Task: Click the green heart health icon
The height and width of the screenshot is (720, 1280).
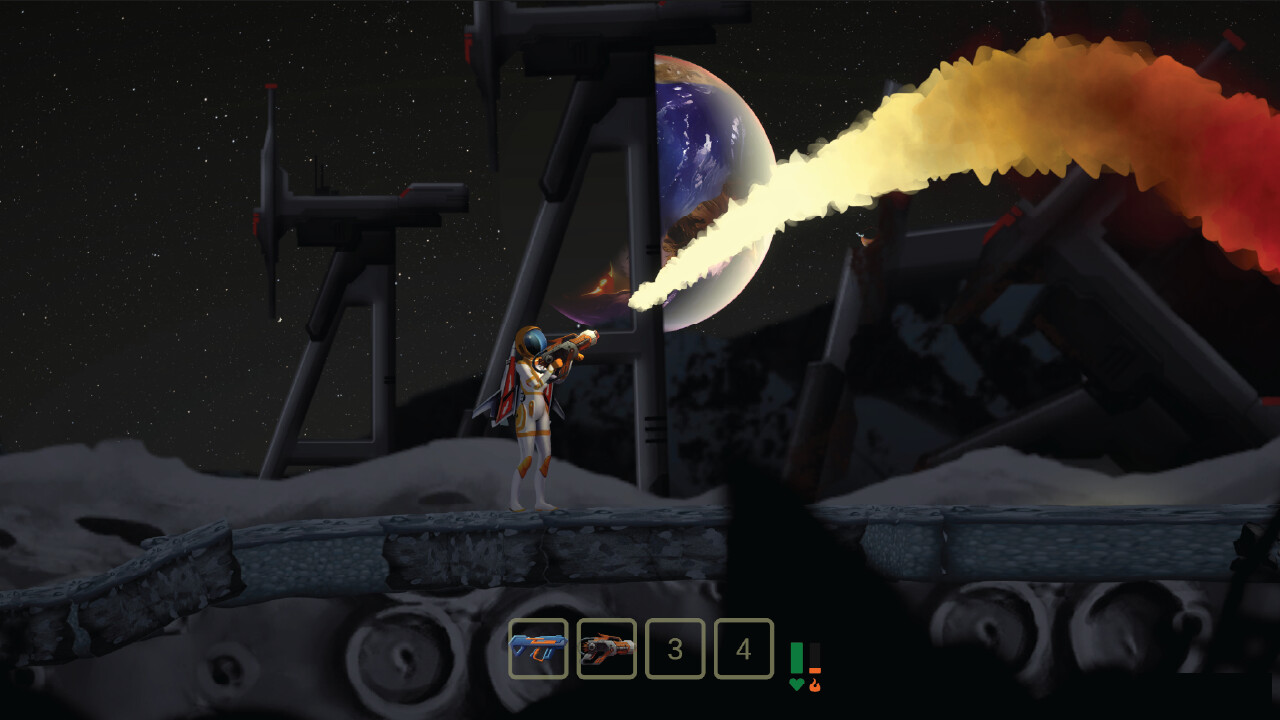Action: point(794,684)
